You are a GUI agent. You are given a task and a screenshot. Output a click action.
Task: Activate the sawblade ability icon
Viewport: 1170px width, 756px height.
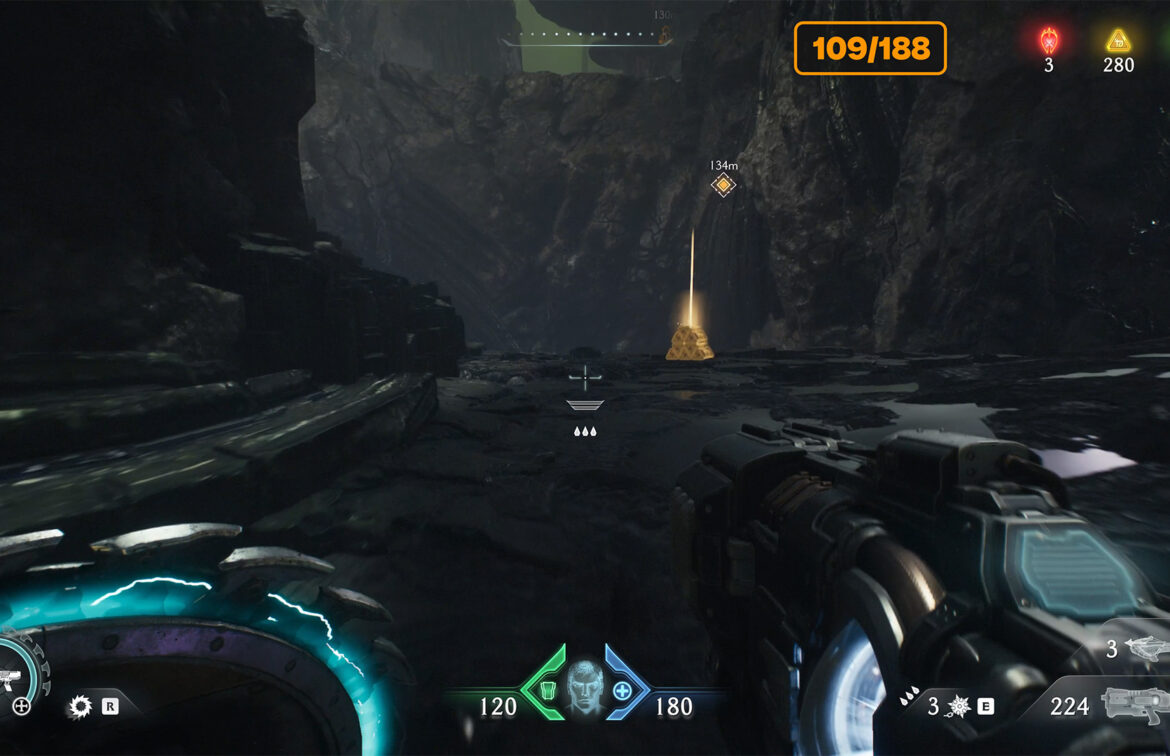79,707
